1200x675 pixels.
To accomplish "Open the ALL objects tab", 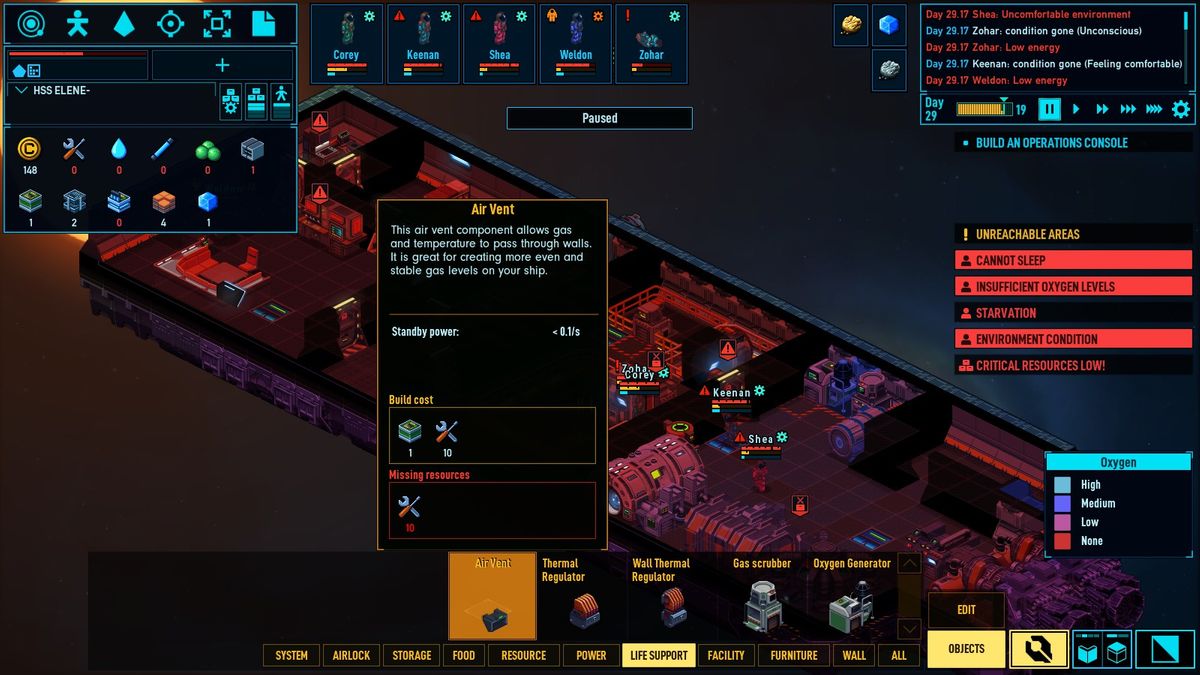I will (x=899, y=655).
